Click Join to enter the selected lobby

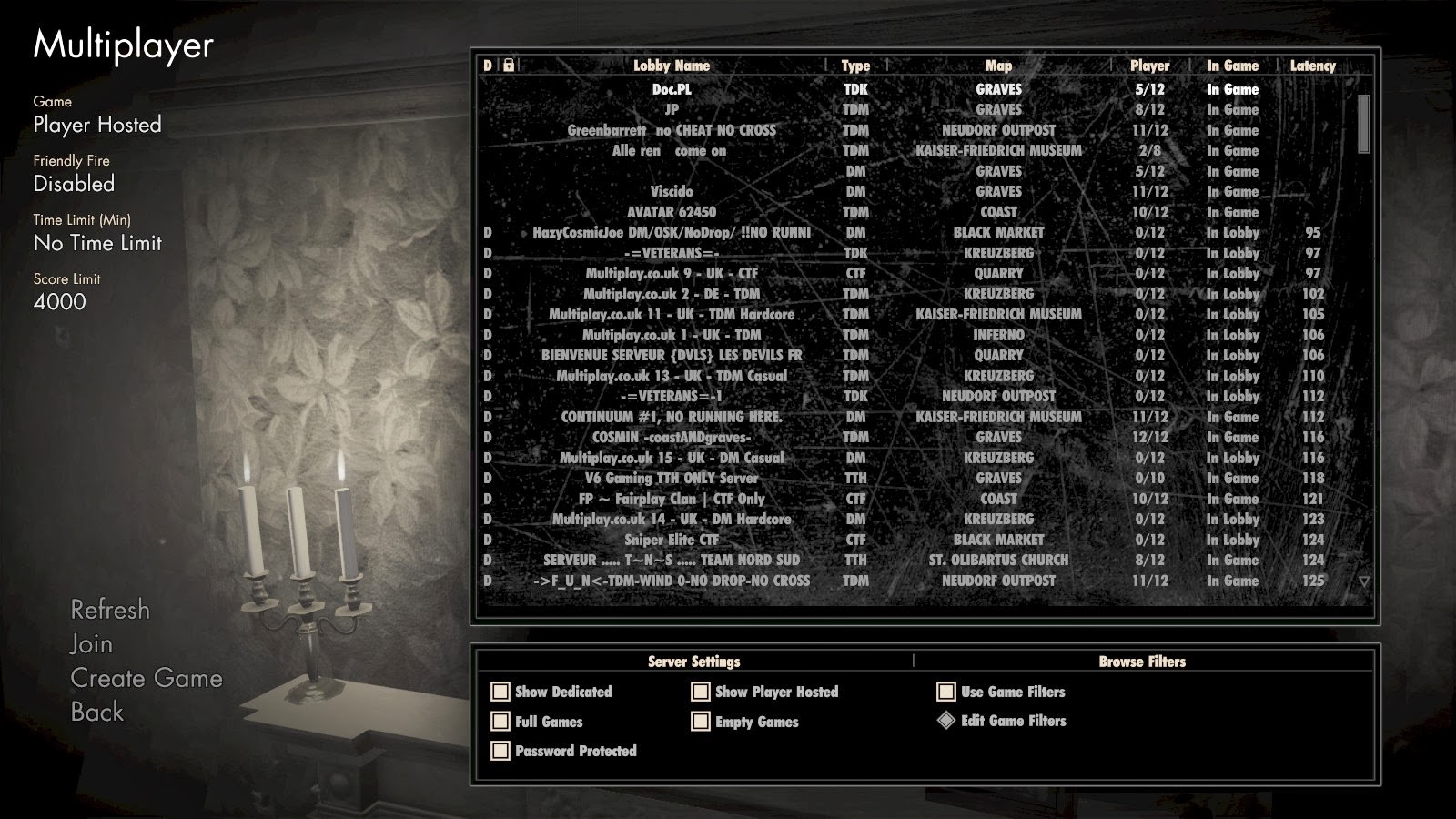(x=89, y=644)
